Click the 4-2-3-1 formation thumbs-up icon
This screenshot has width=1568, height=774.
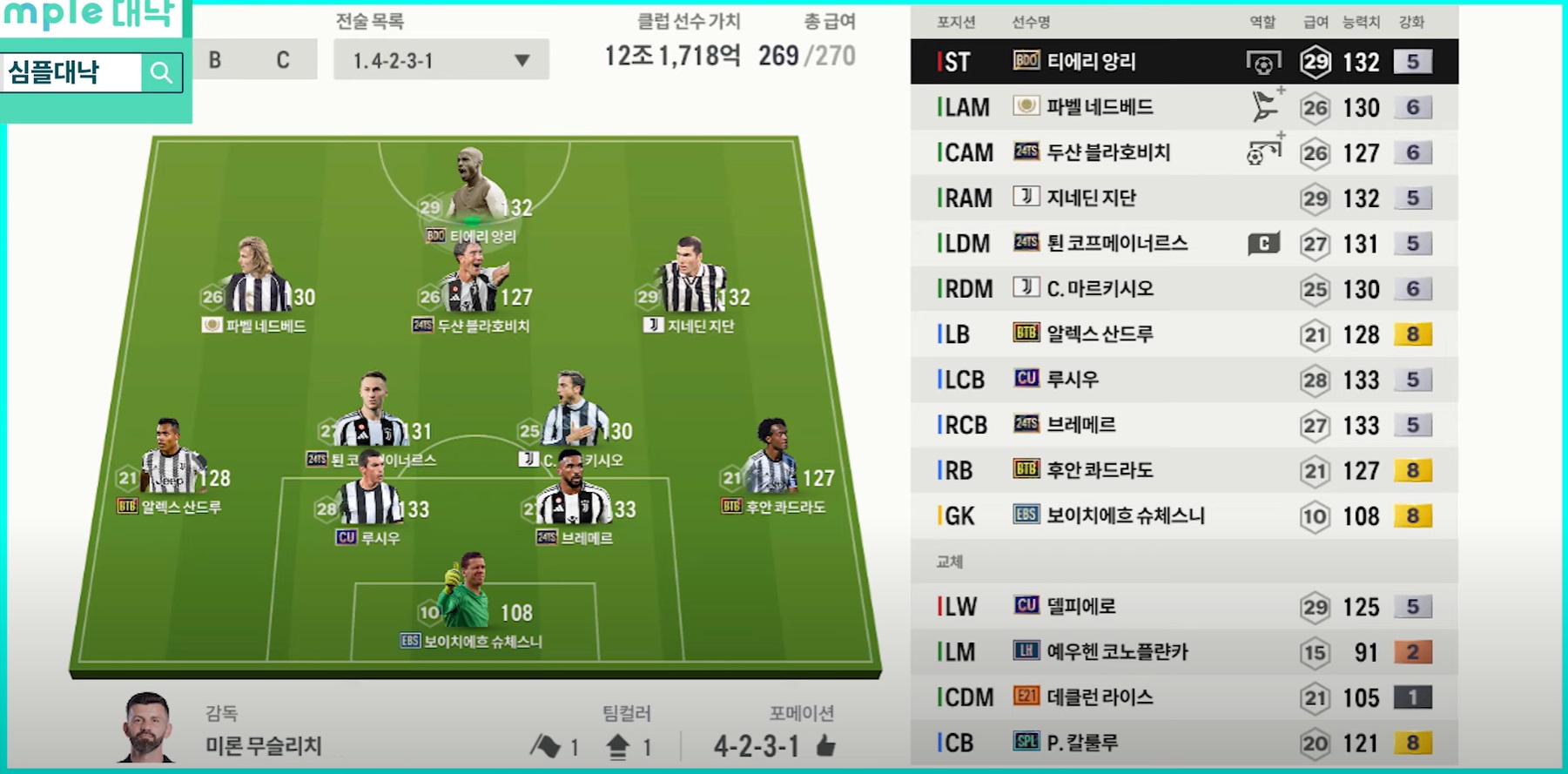coord(826,745)
